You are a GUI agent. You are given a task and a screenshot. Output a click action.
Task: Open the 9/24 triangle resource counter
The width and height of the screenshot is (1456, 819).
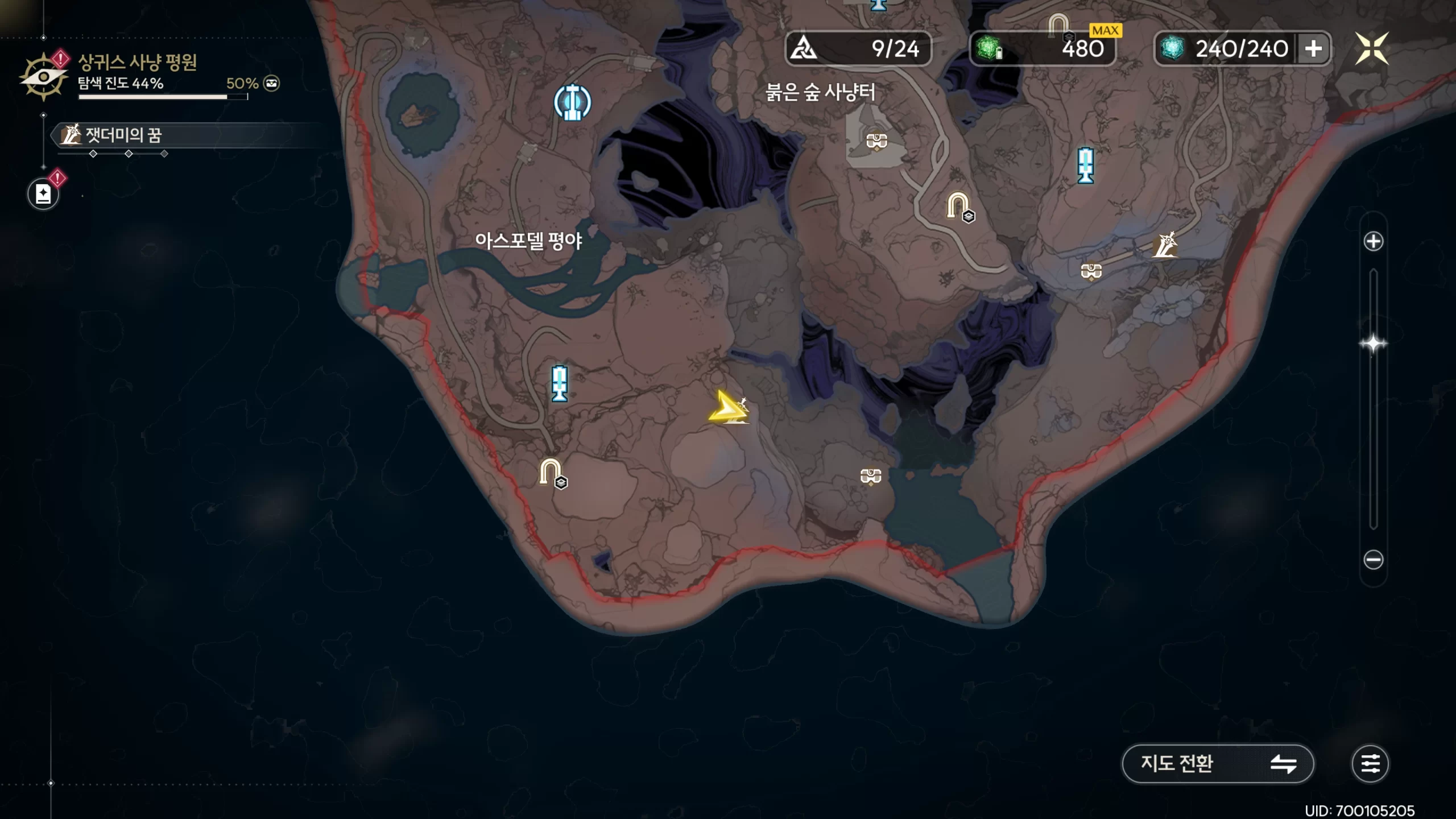click(x=858, y=49)
